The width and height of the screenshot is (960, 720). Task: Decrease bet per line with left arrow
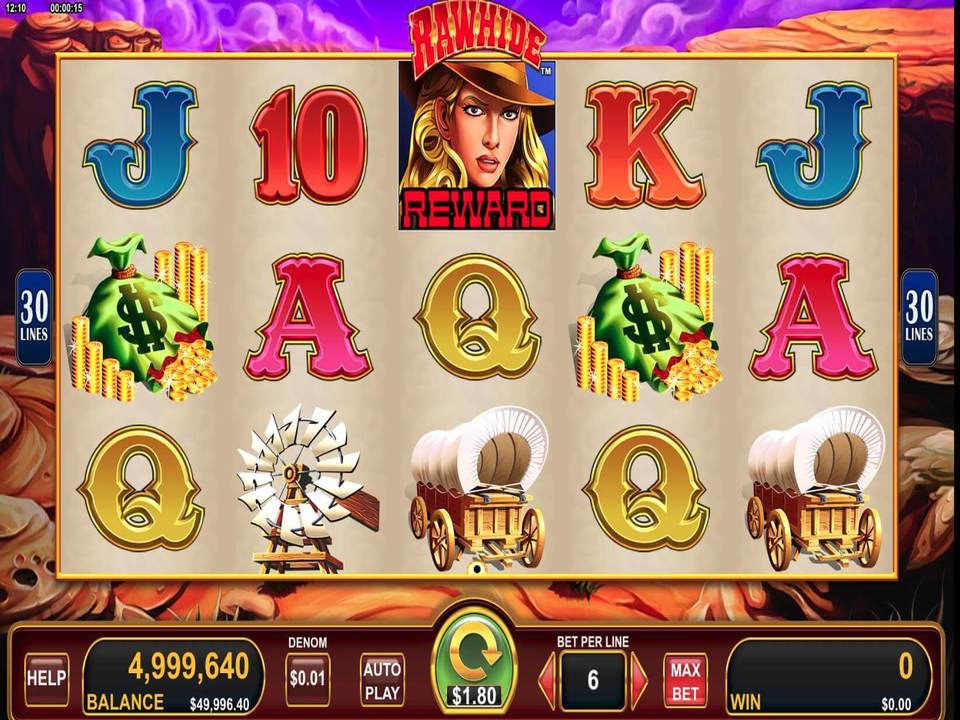click(547, 681)
